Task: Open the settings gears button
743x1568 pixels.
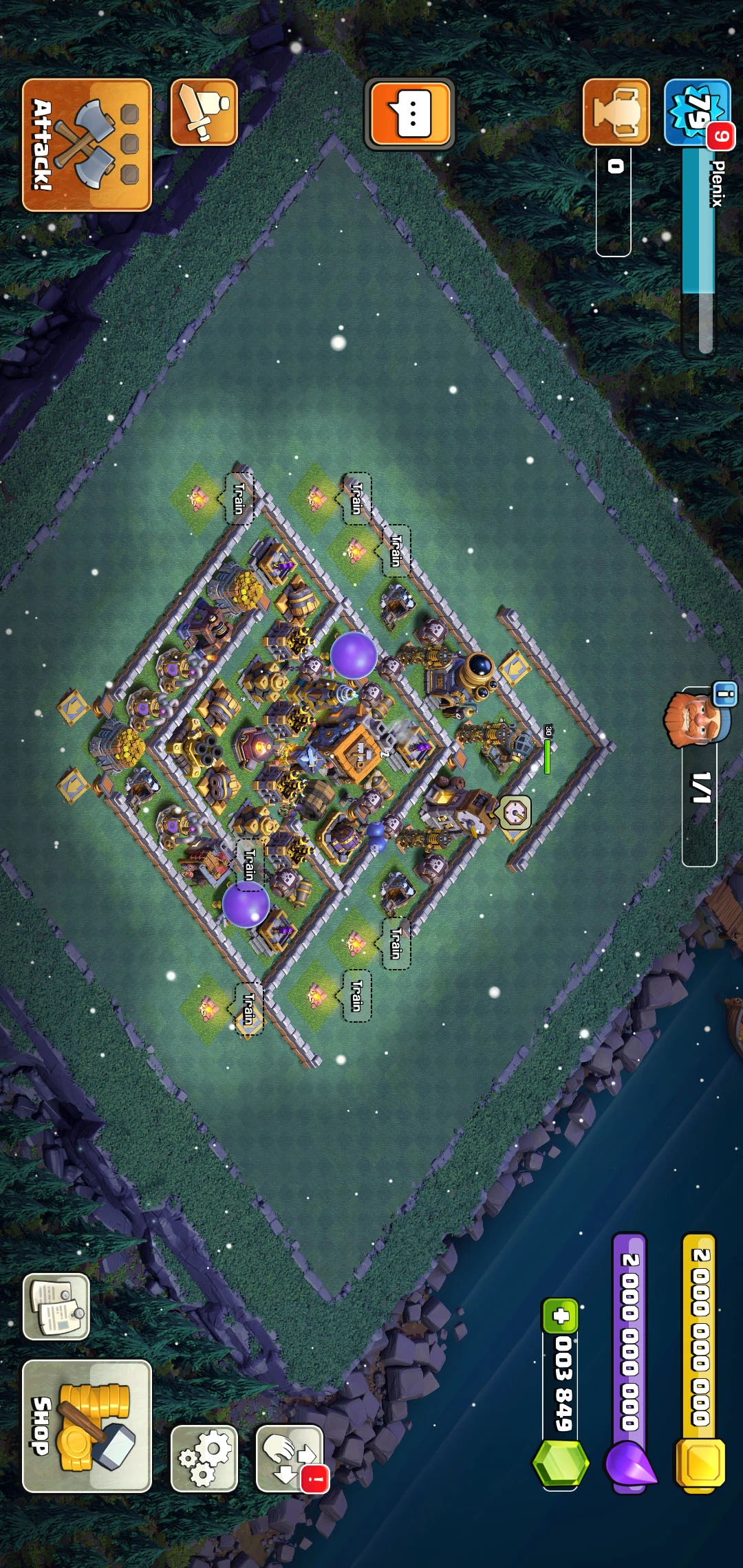Action: [x=204, y=1458]
